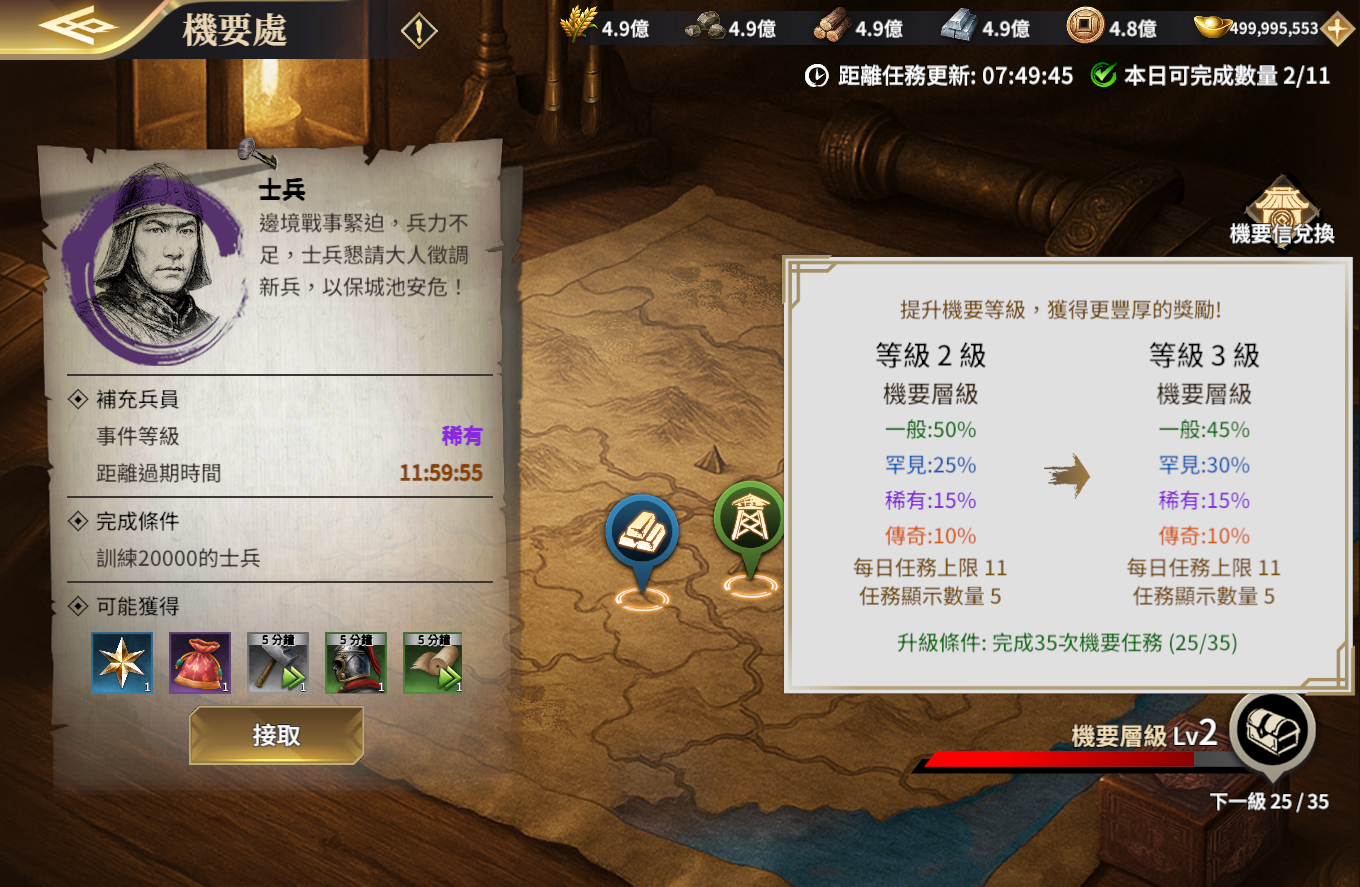
Task: Click the 5分鐘 hammer speedup reward
Action: [277, 663]
